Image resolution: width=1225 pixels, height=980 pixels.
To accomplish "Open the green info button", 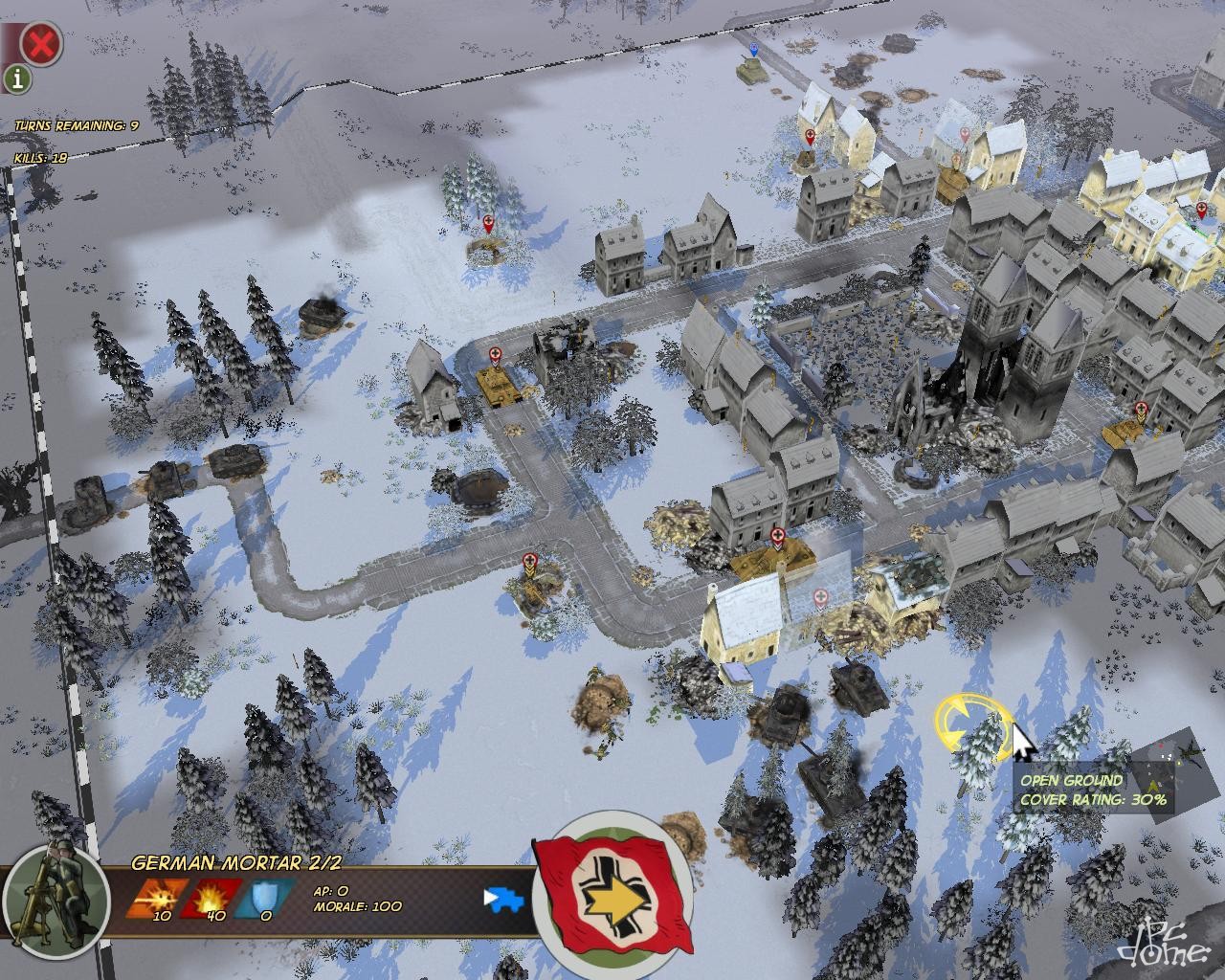I will tap(16, 78).
